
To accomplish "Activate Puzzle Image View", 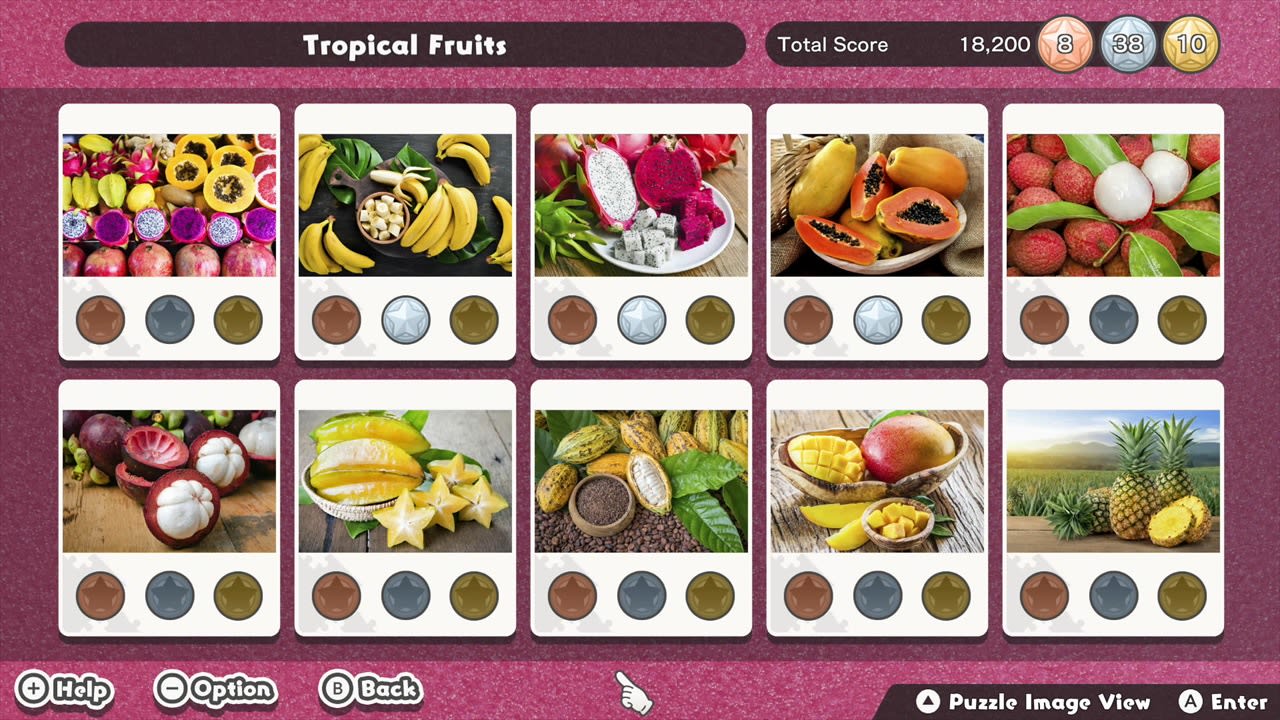I will tap(1035, 703).
